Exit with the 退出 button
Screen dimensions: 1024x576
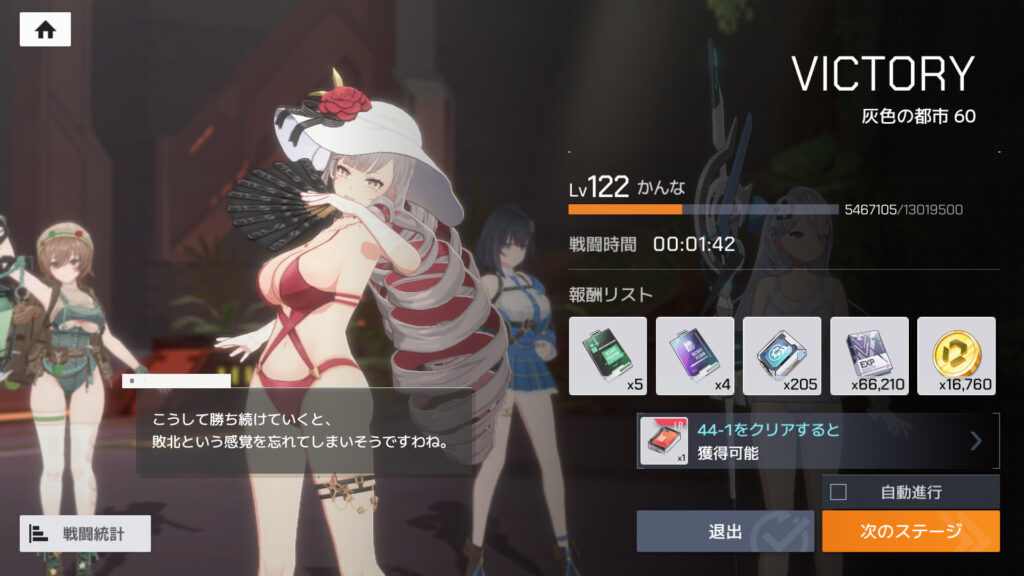tap(725, 531)
